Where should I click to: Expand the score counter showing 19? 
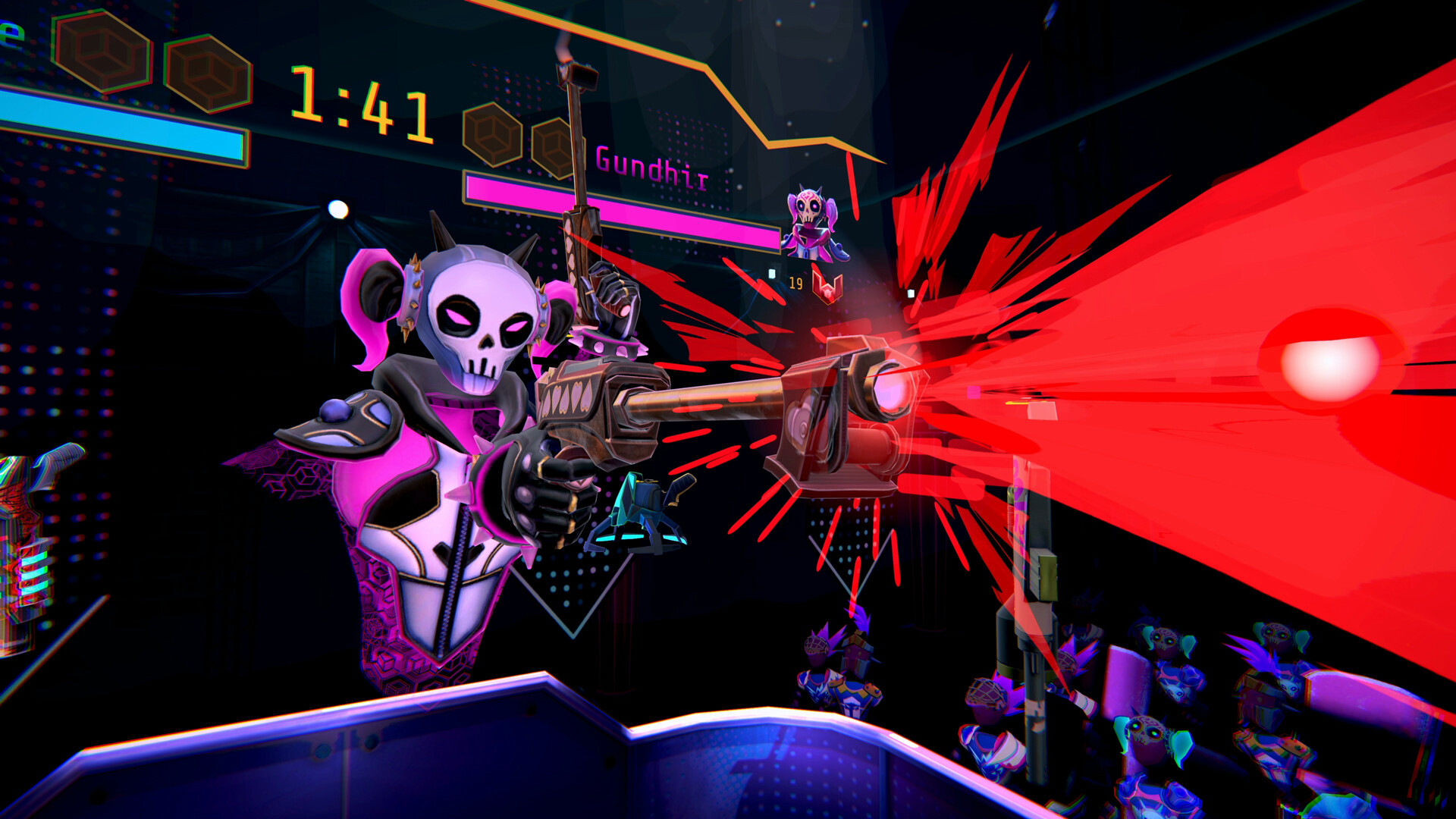(795, 282)
